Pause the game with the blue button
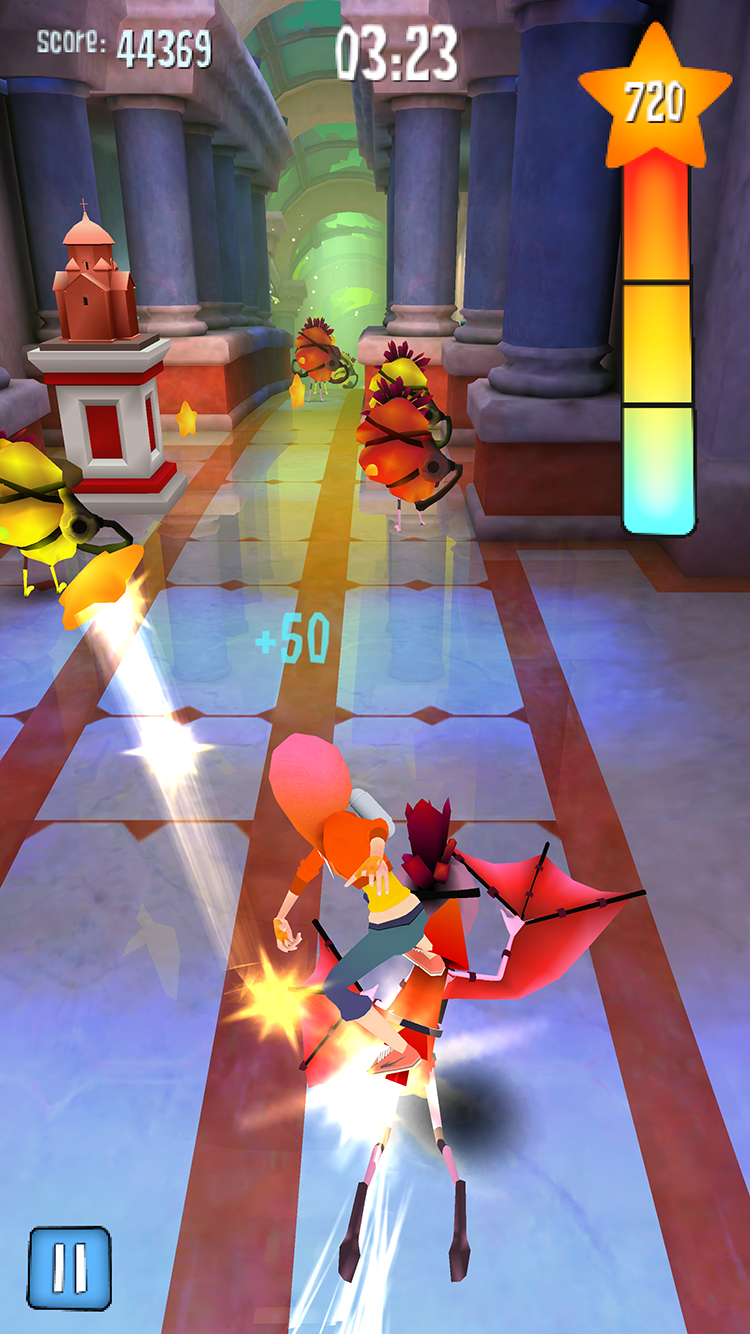750x1334 pixels. [x=70, y=1267]
